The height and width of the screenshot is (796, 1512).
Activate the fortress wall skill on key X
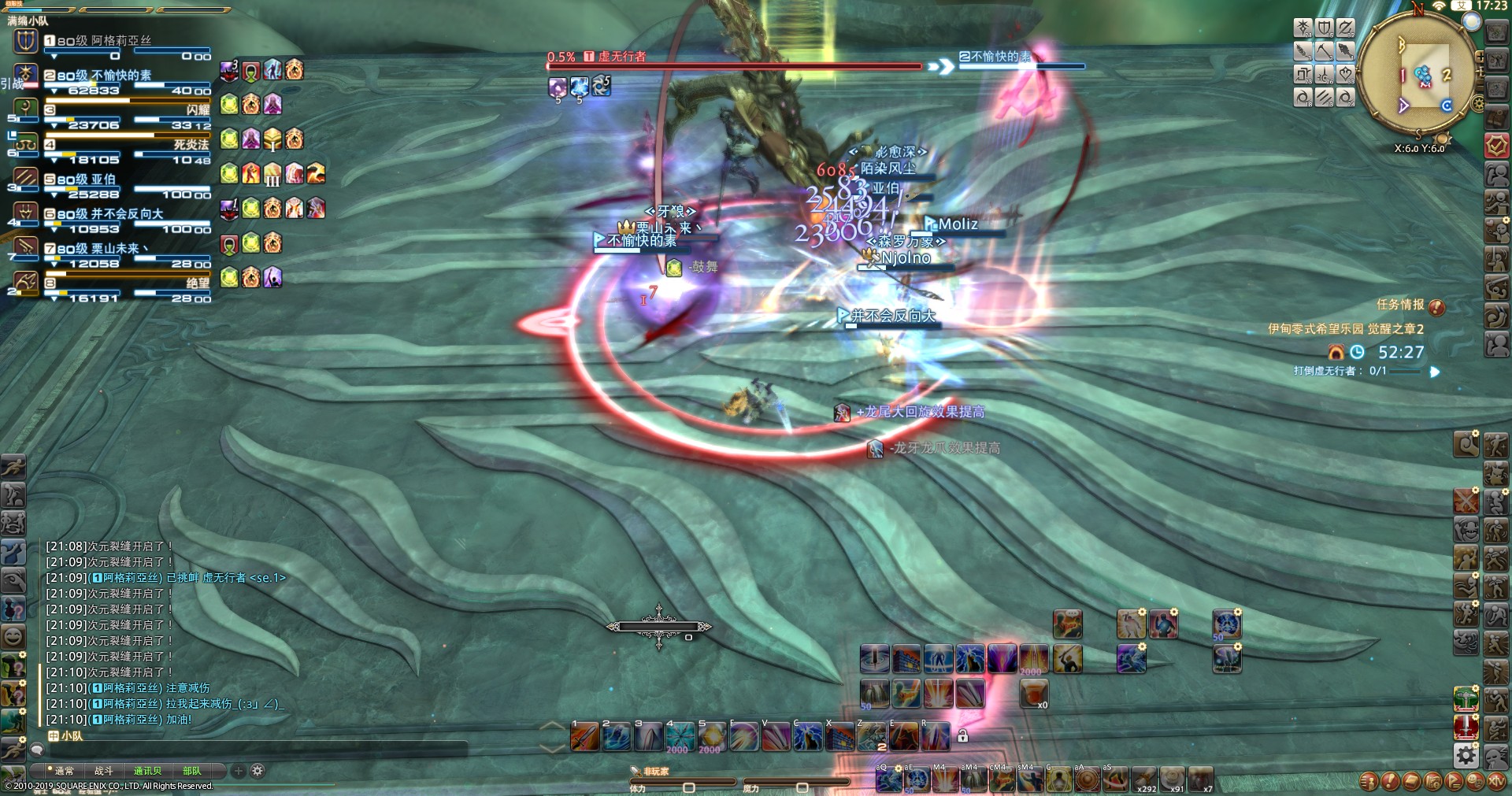pyautogui.click(x=840, y=738)
